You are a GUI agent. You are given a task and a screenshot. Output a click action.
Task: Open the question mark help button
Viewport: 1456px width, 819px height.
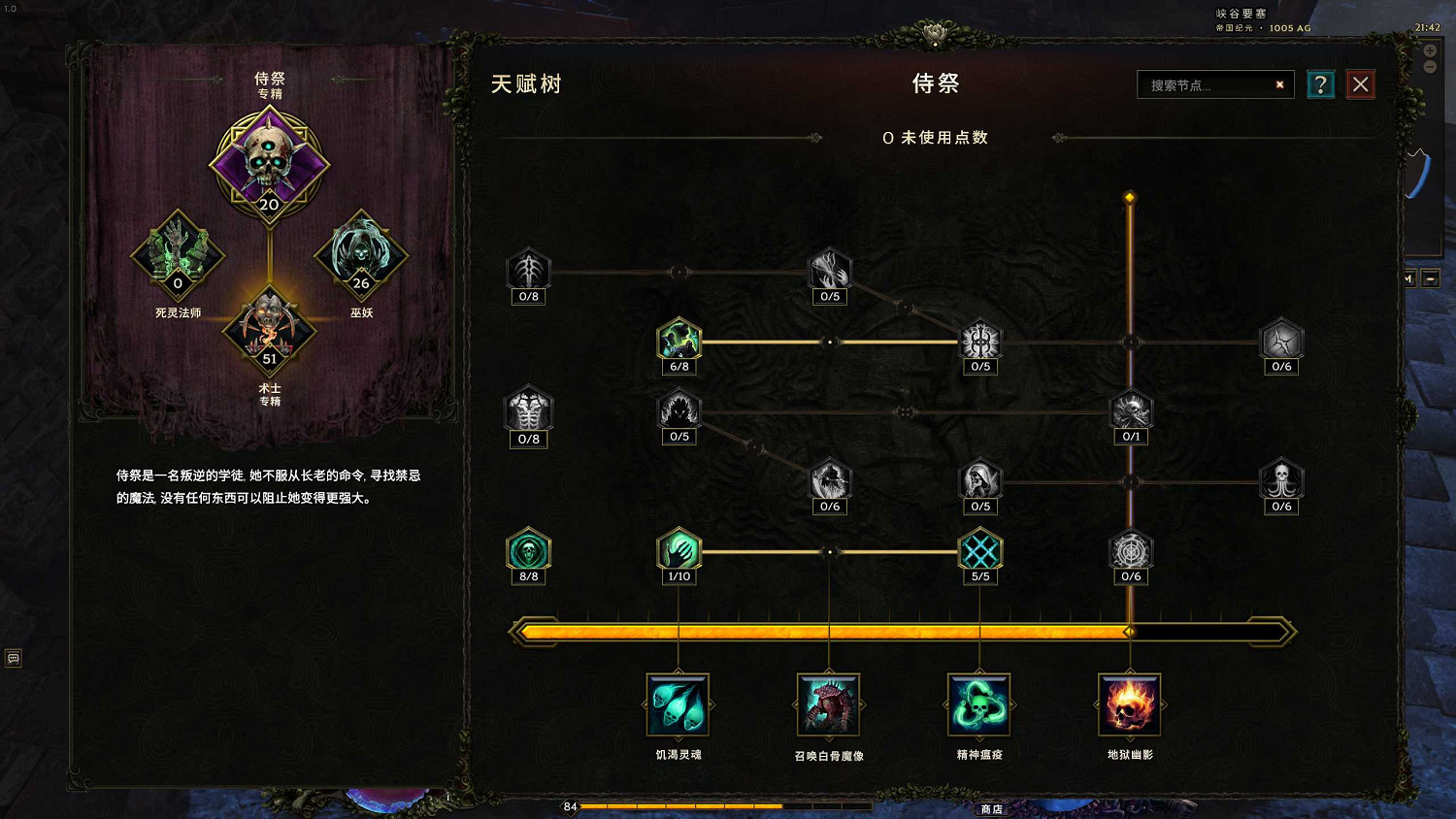click(1321, 83)
